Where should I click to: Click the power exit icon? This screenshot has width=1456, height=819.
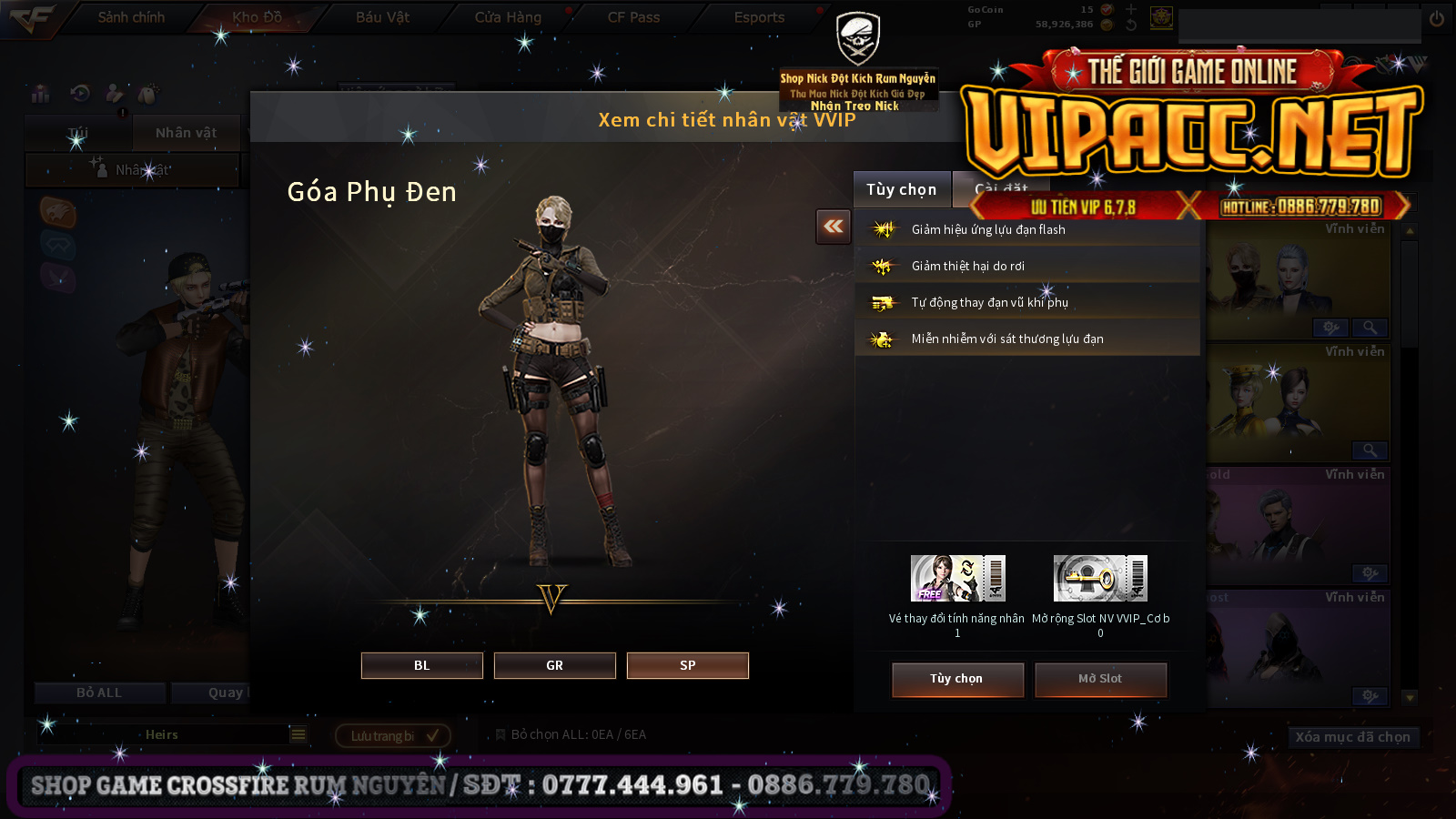[1437, 18]
